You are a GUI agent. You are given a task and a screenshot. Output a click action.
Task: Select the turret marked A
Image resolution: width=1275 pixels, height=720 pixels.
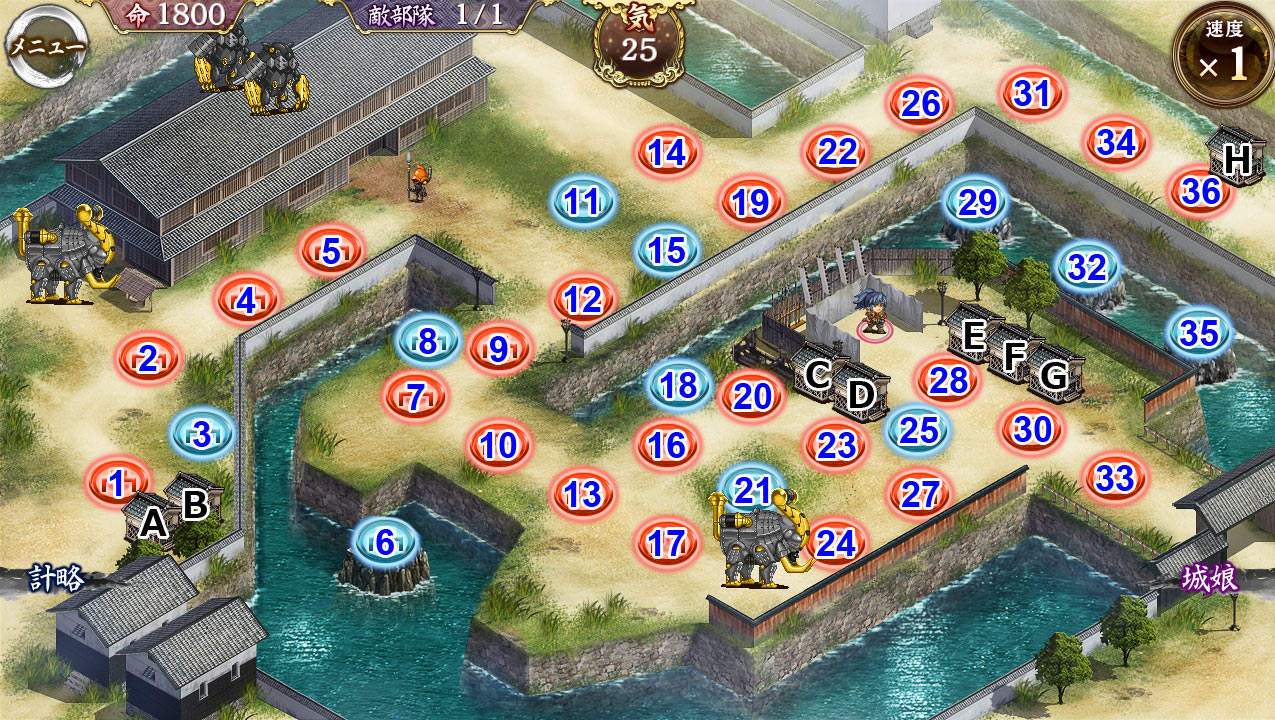152,520
